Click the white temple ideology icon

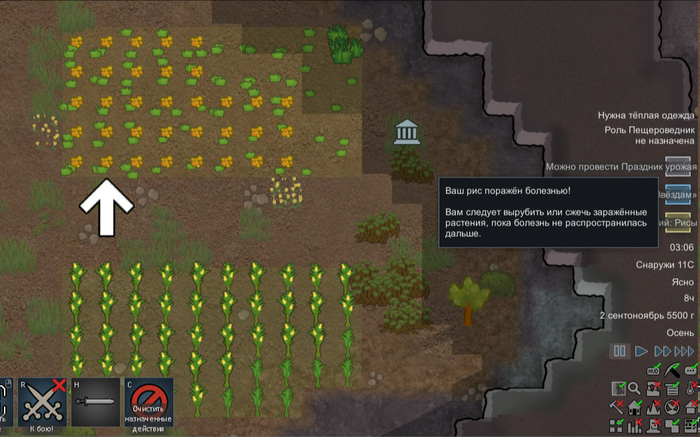click(406, 131)
